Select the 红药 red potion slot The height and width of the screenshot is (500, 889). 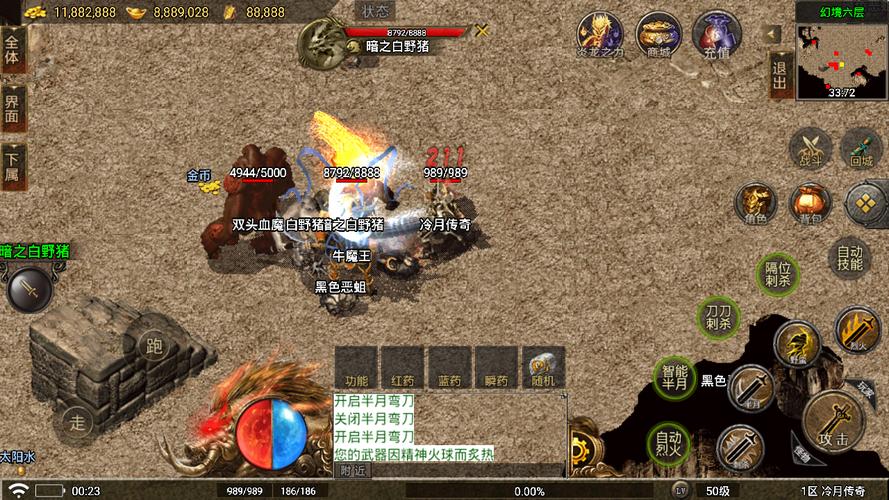[x=403, y=368]
